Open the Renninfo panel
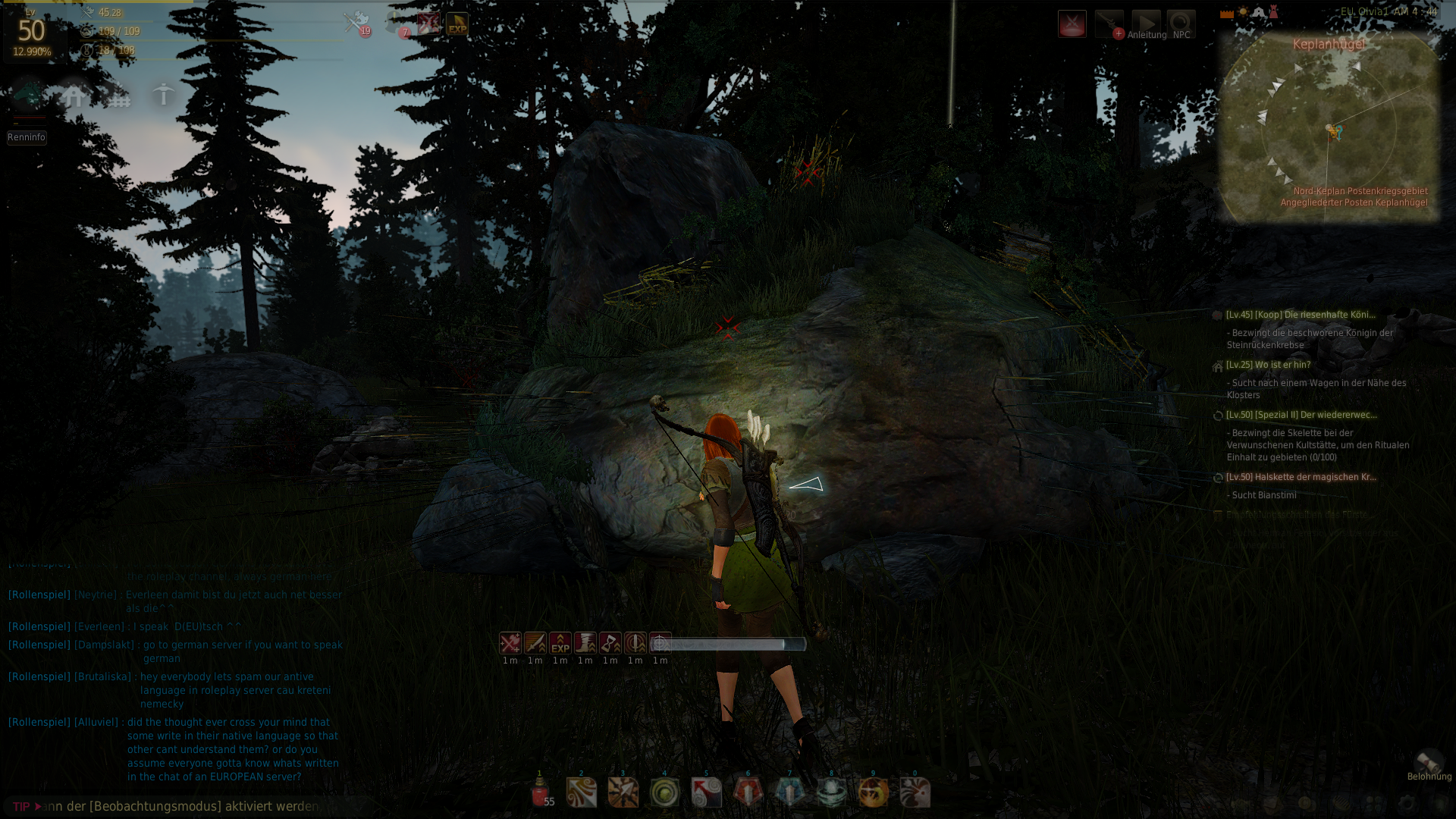This screenshot has width=1456, height=819. point(27,137)
